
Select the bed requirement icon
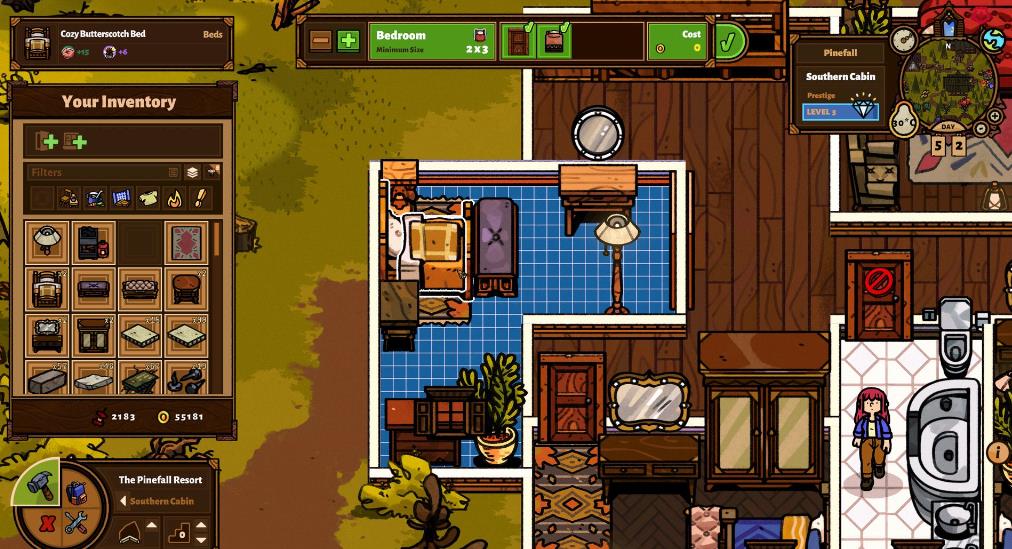click(551, 42)
